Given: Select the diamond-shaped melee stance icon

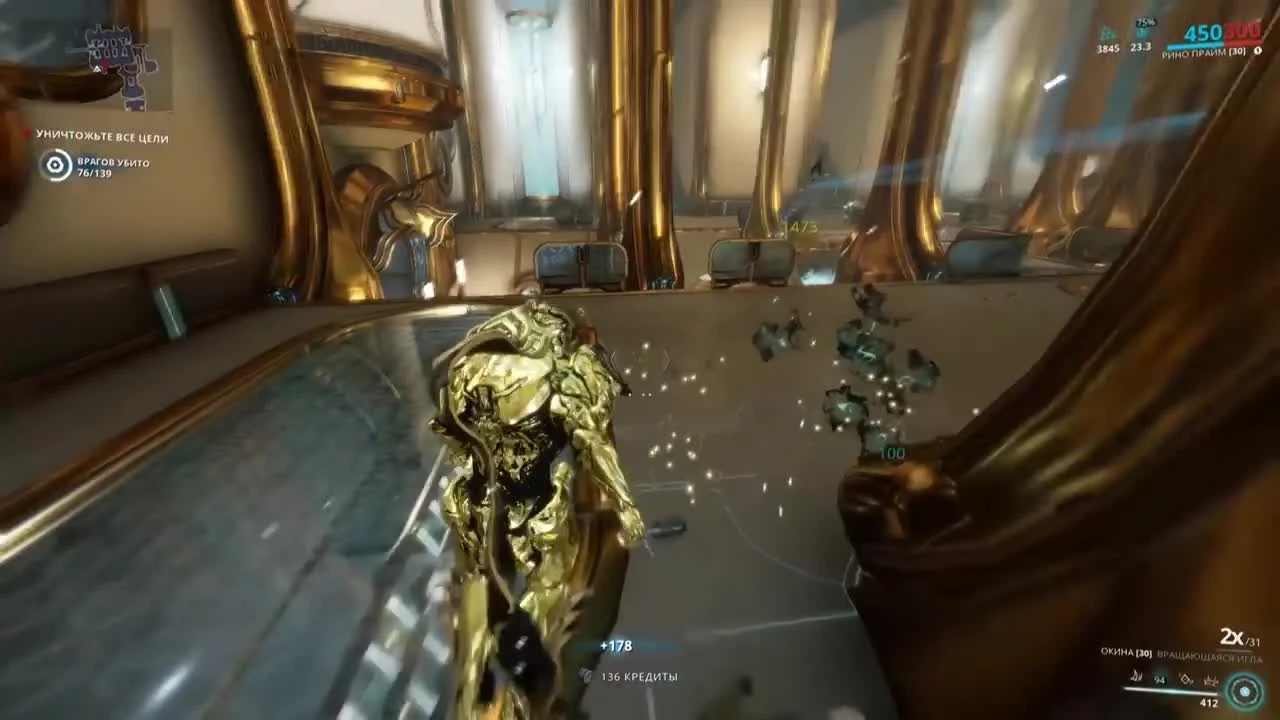Looking at the screenshot, I should (x=1186, y=680).
